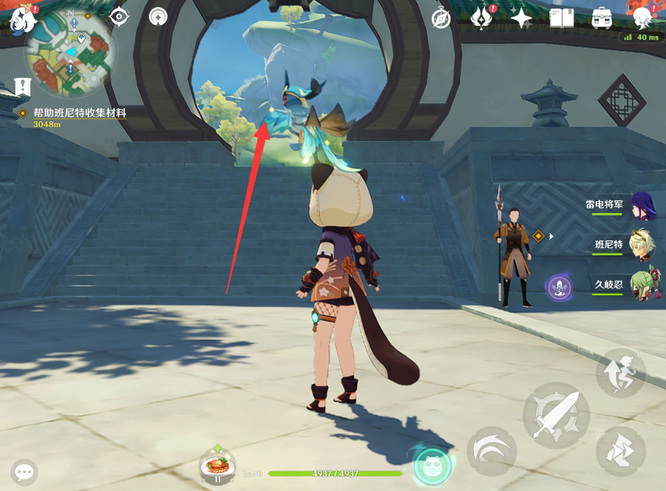The width and height of the screenshot is (666, 491).
Task: Open the quest log exclamation icon
Action: (x=23, y=87)
